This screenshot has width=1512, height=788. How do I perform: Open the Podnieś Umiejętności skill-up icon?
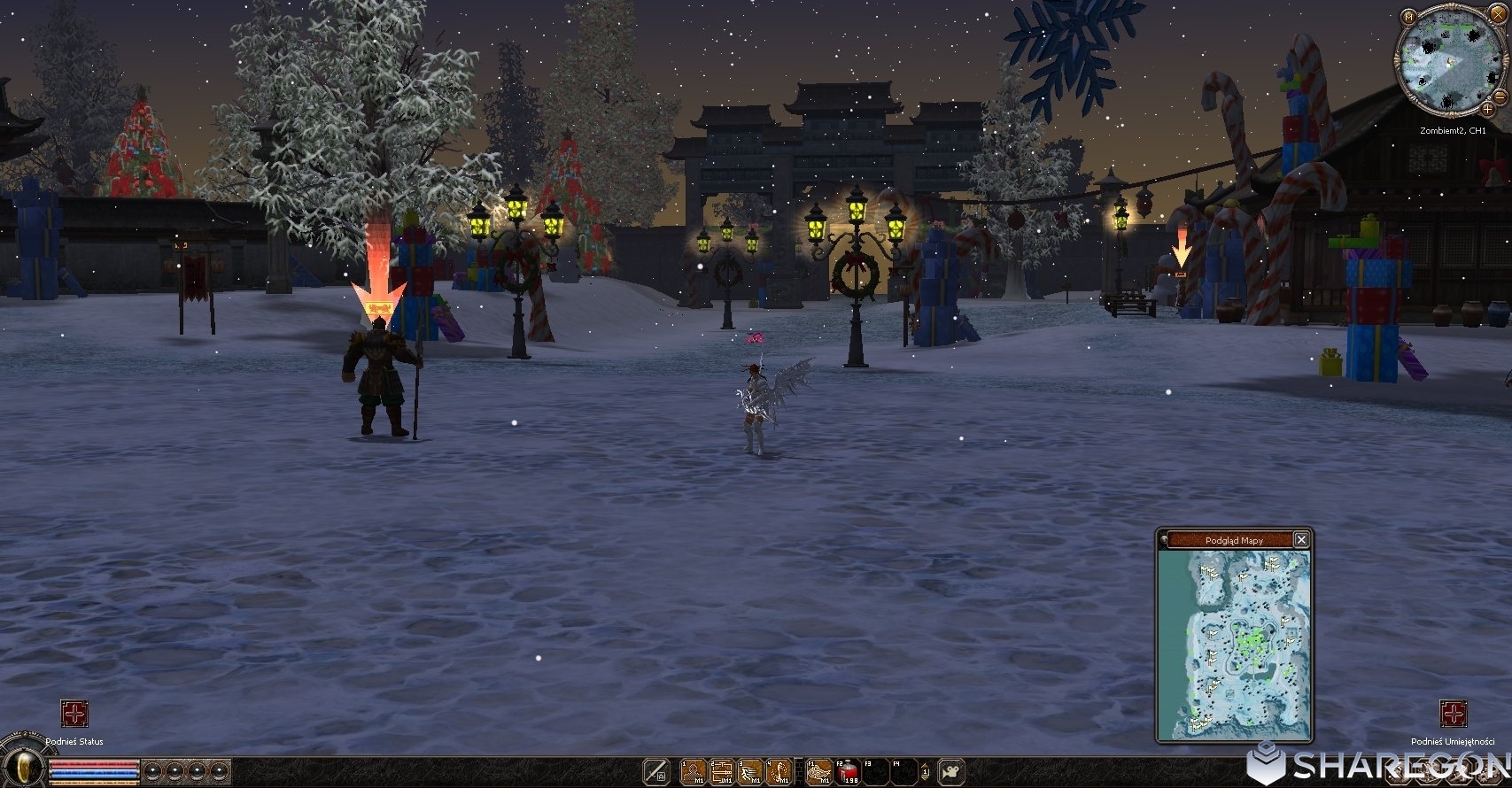click(x=1453, y=714)
